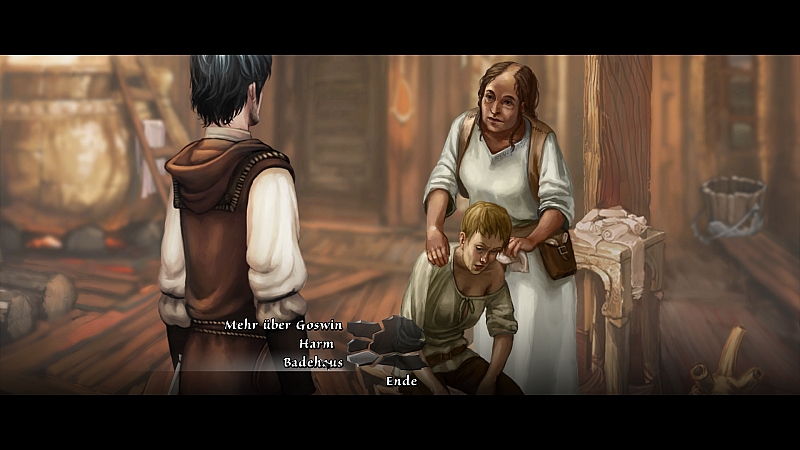End the conversation with Ende
Image resolution: width=800 pixels, height=450 pixels.
coord(401,381)
